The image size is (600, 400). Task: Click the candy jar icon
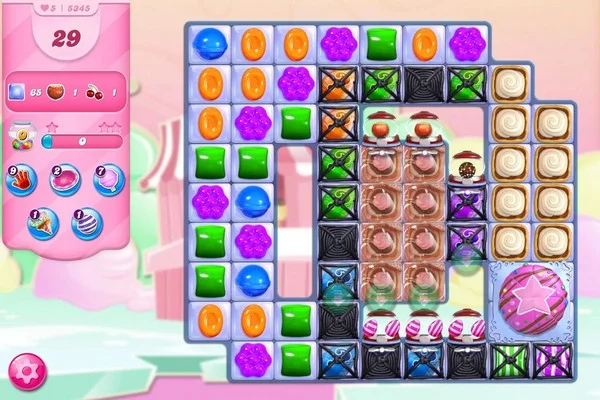click(x=20, y=135)
